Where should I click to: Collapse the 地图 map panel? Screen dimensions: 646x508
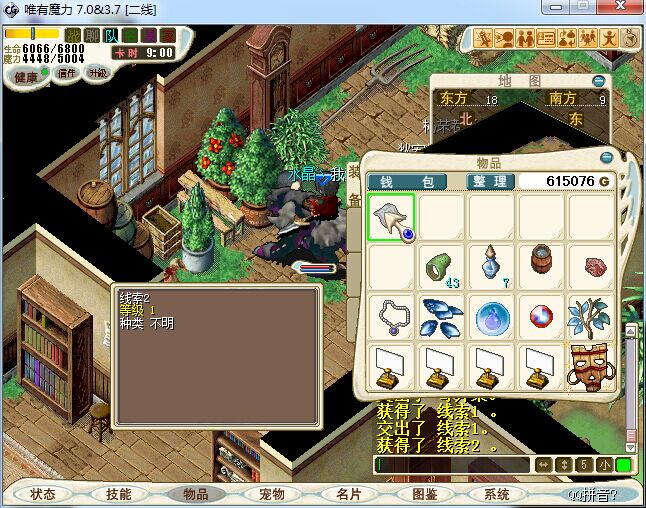tap(598, 80)
